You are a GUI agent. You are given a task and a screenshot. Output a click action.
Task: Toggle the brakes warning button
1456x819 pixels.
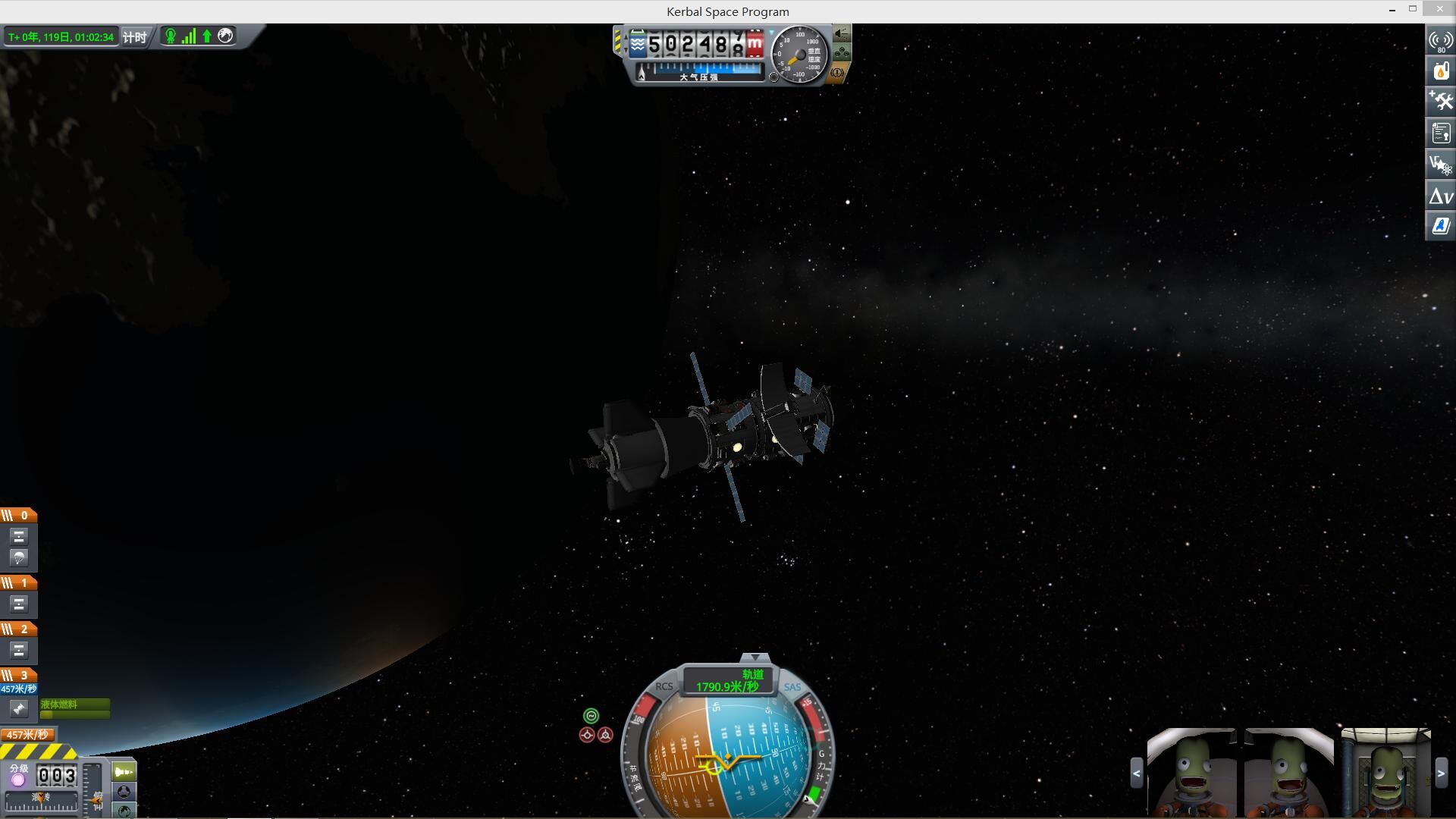pos(837,74)
